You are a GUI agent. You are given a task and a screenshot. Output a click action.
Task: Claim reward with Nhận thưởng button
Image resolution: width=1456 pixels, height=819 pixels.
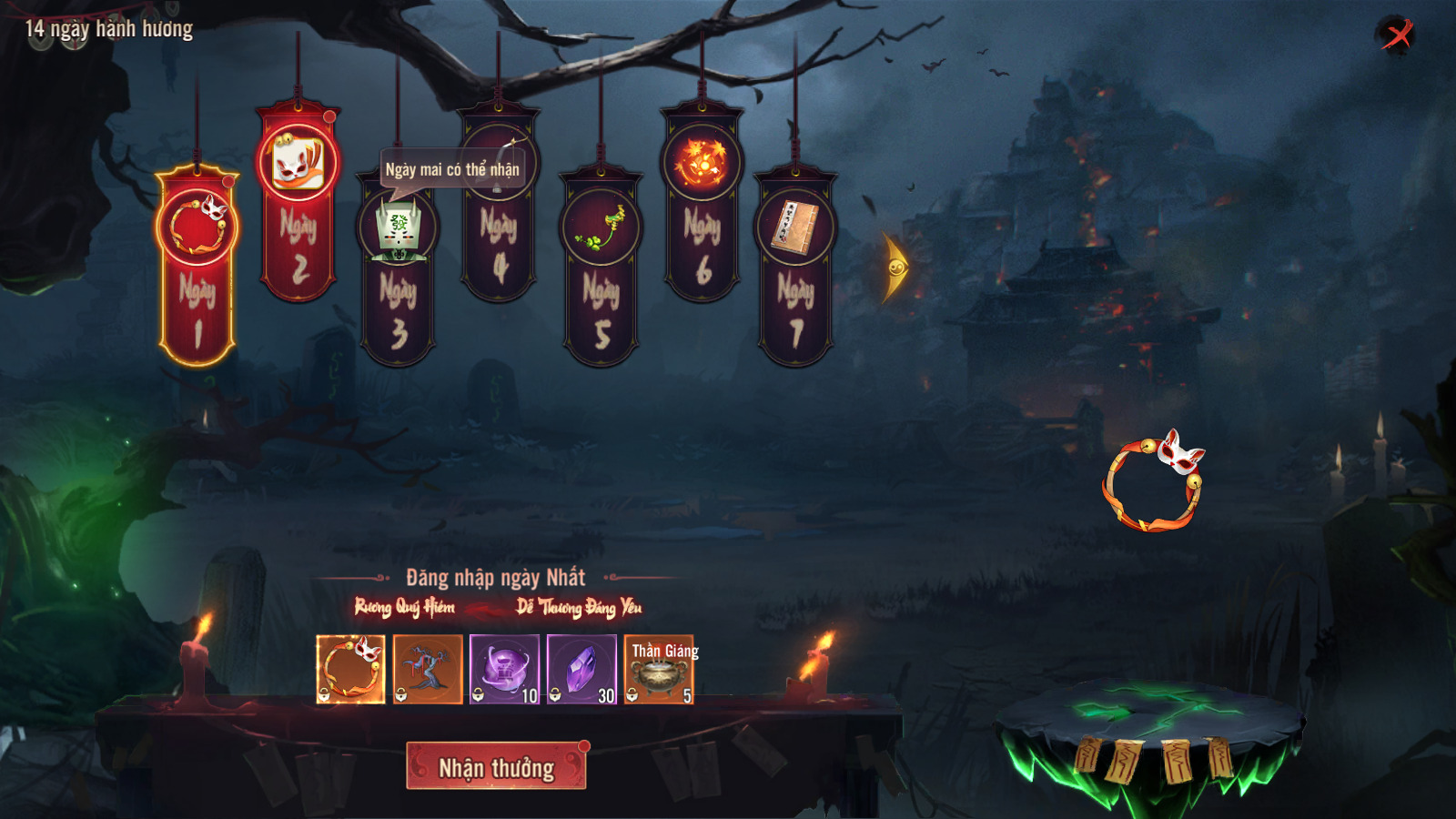[x=496, y=766]
